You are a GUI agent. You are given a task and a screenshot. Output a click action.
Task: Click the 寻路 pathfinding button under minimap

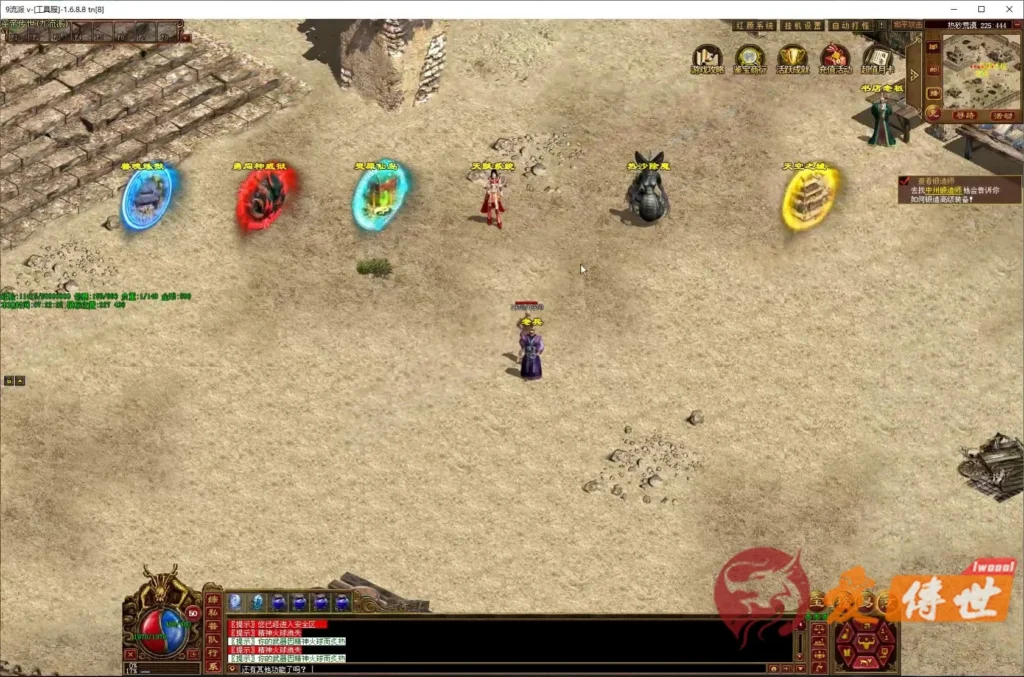point(963,116)
